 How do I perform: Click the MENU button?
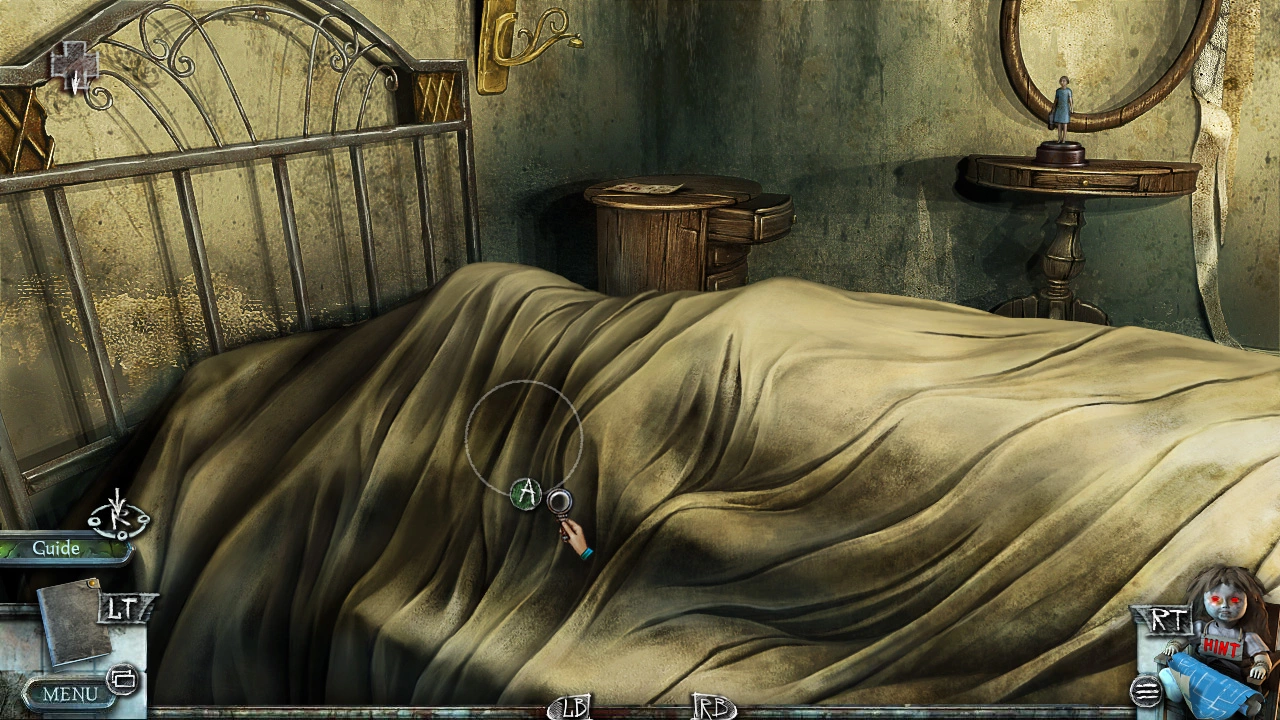pos(70,693)
